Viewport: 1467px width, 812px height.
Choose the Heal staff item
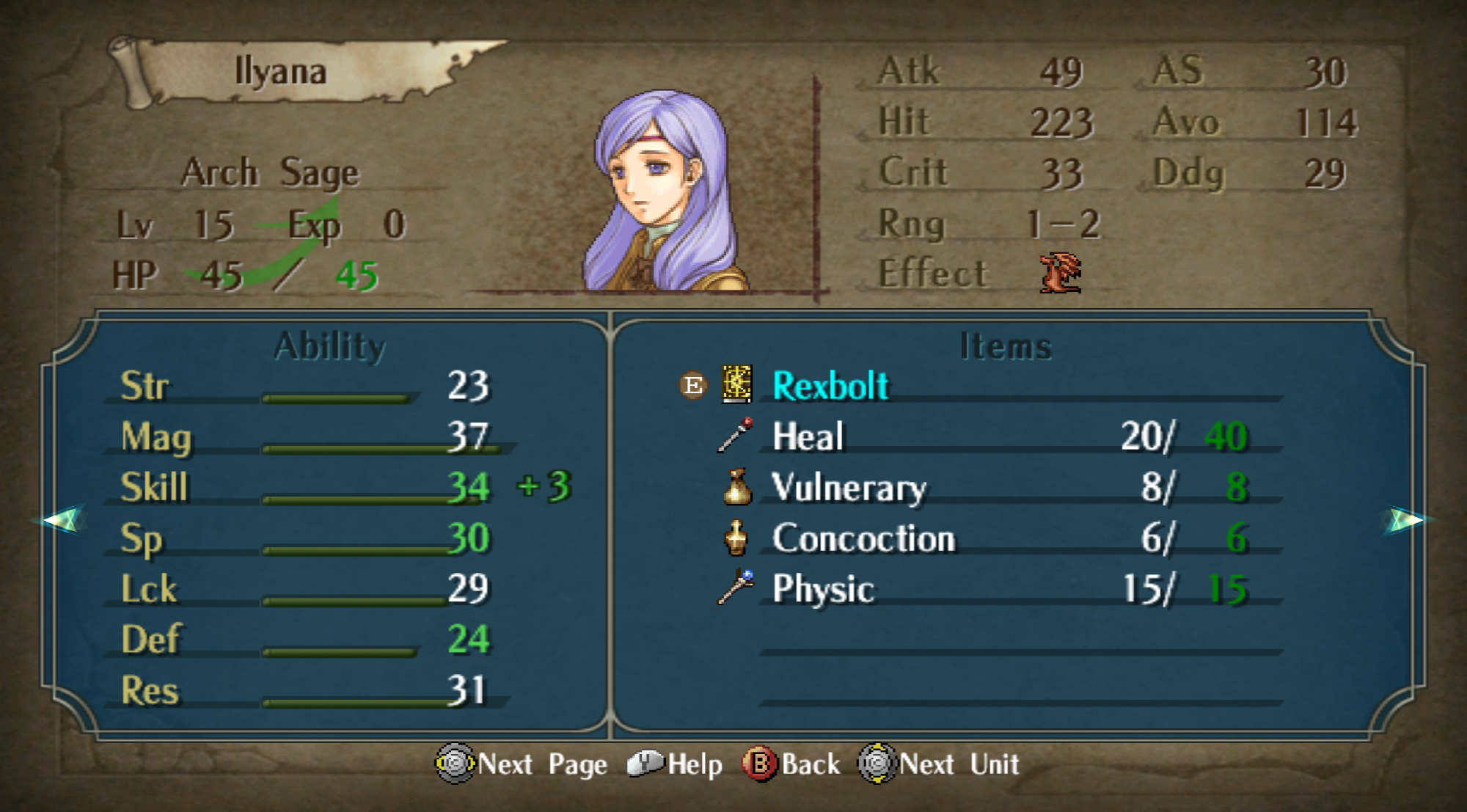pyautogui.click(x=808, y=437)
